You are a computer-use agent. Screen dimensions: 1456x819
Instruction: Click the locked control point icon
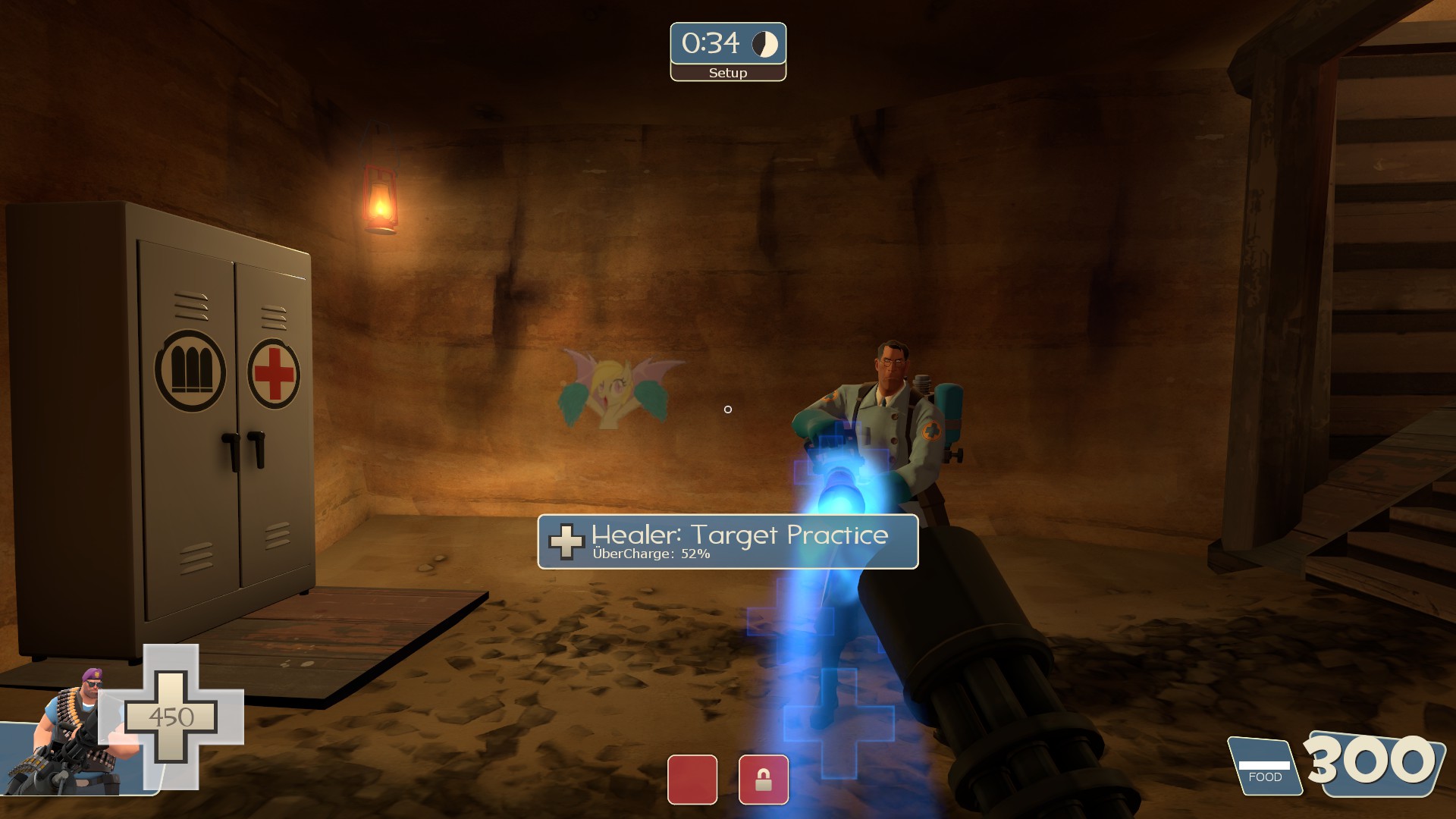[764, 780]
